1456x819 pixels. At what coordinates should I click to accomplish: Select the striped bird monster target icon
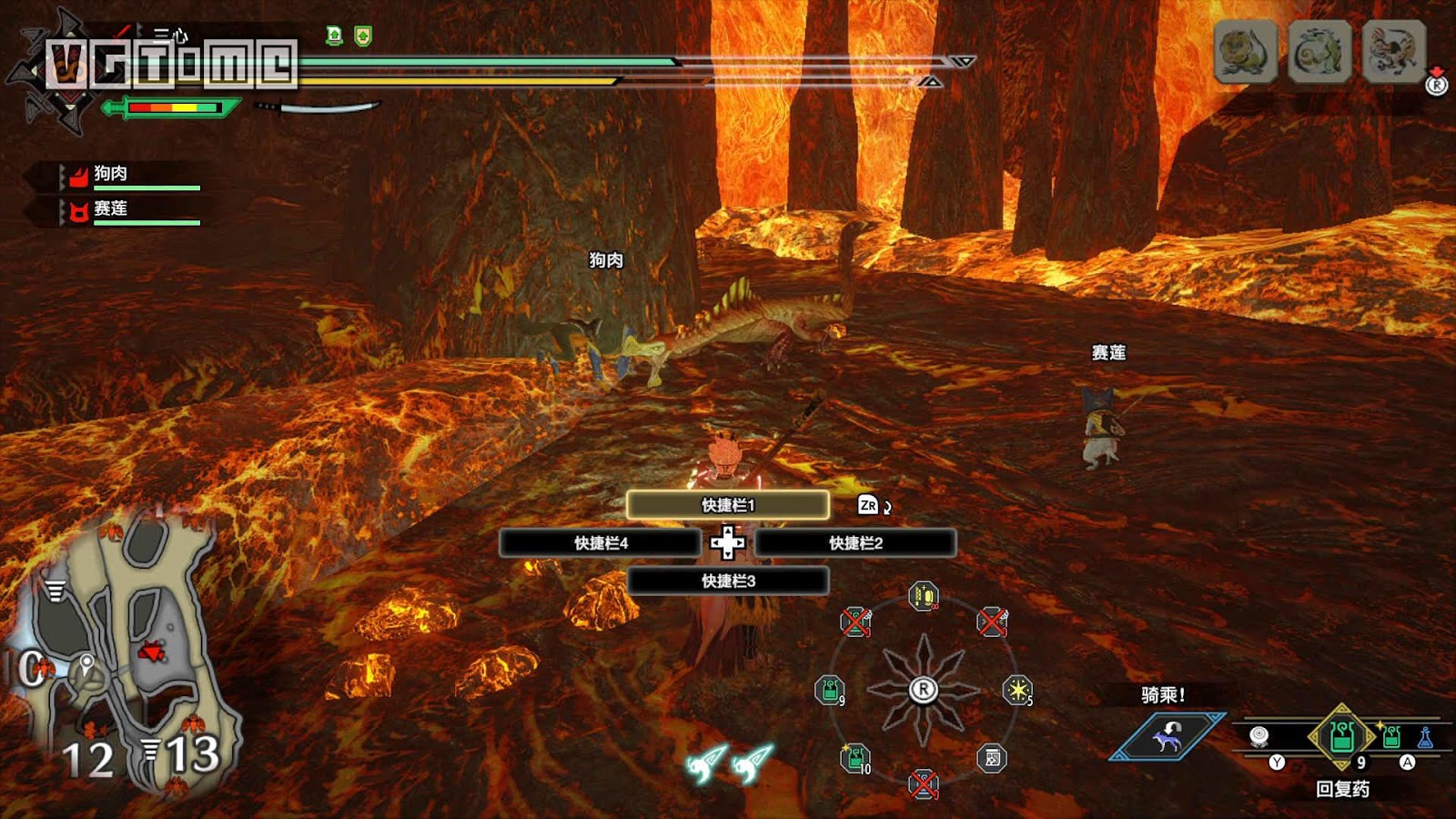(1392, 53)
